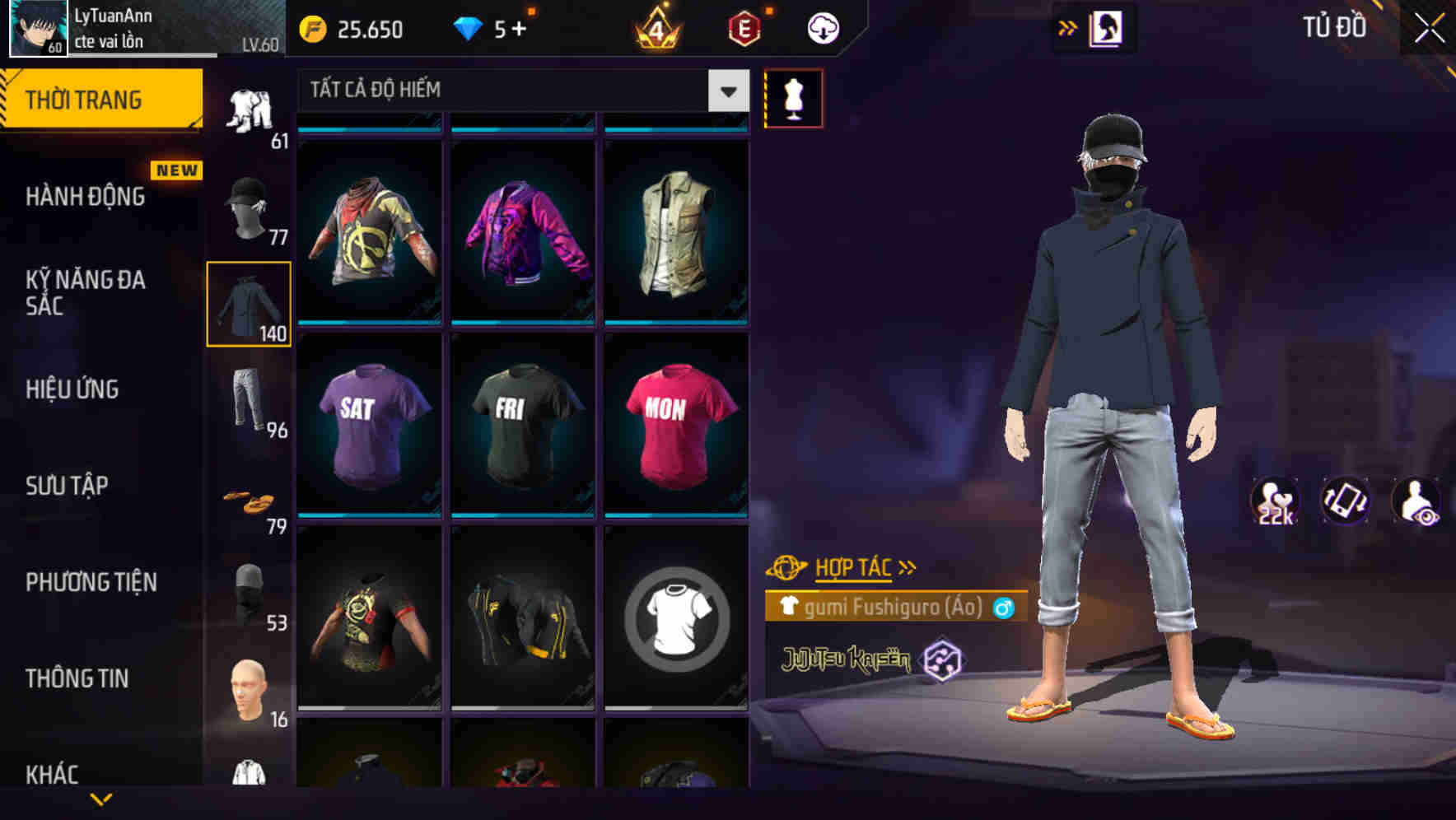Select the mask category showing 53 items
1456x820 pixels.
point(249,591)
